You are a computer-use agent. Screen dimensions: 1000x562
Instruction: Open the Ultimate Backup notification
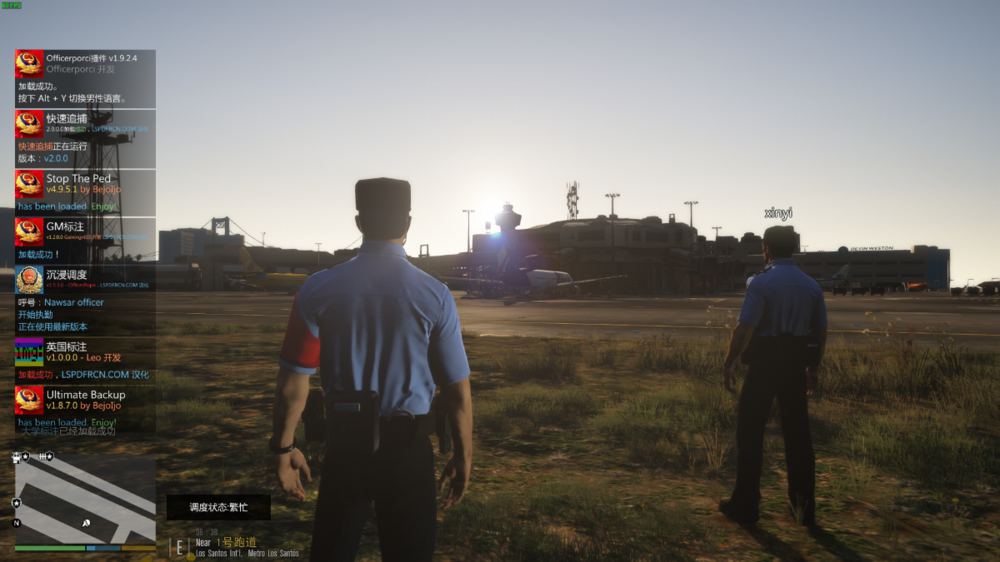click(85, 410)
